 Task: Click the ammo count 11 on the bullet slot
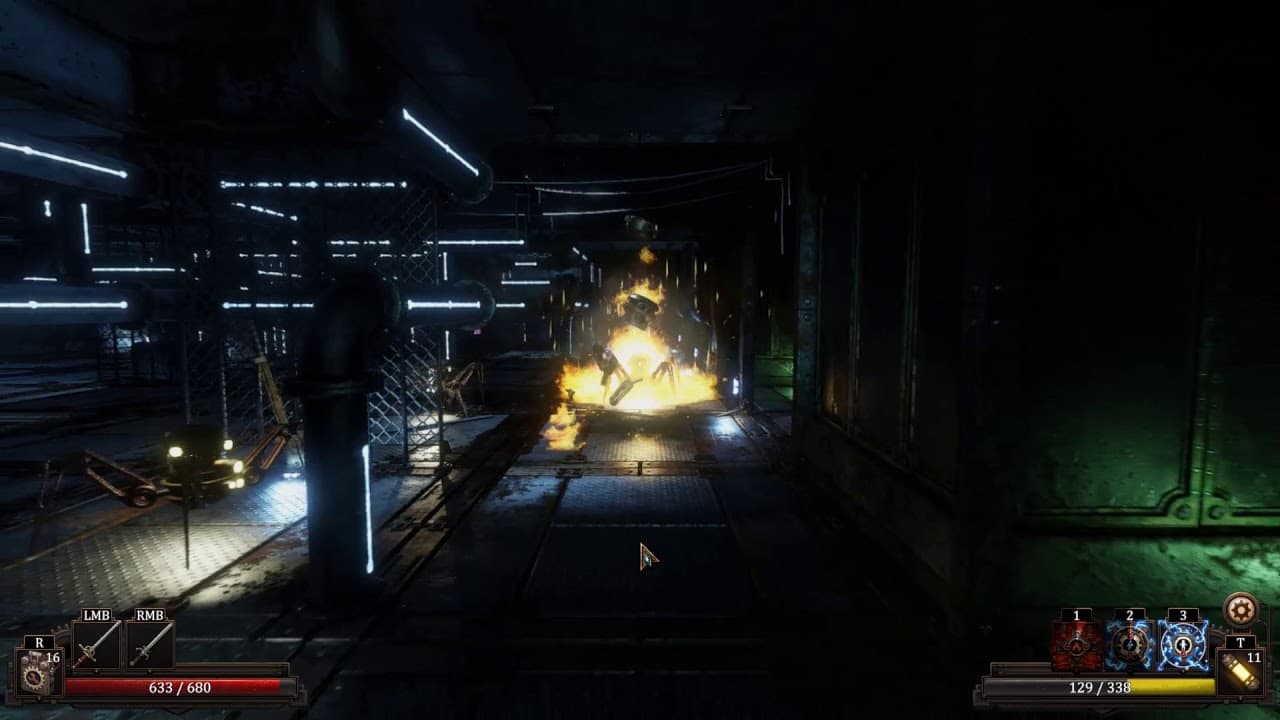(1253, 658)
